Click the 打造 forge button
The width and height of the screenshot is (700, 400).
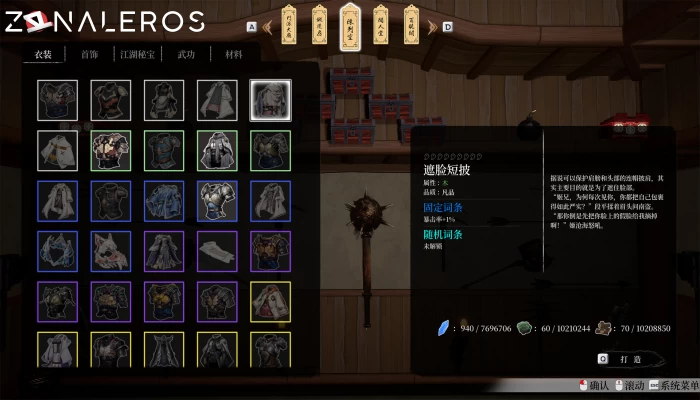coord(620,358)
